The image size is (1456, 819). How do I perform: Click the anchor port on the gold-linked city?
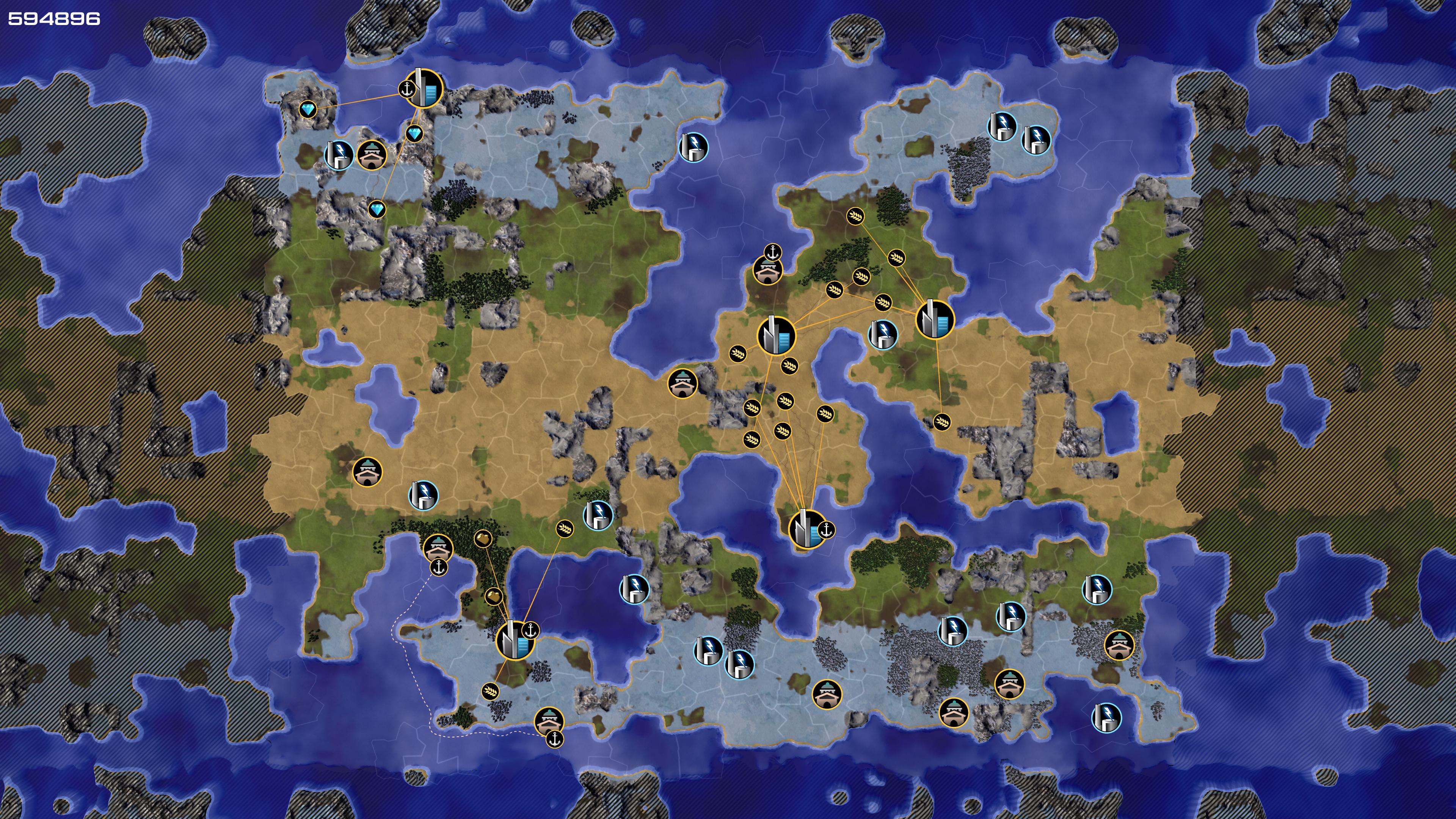pyautogui.click(x=530, y=630)
